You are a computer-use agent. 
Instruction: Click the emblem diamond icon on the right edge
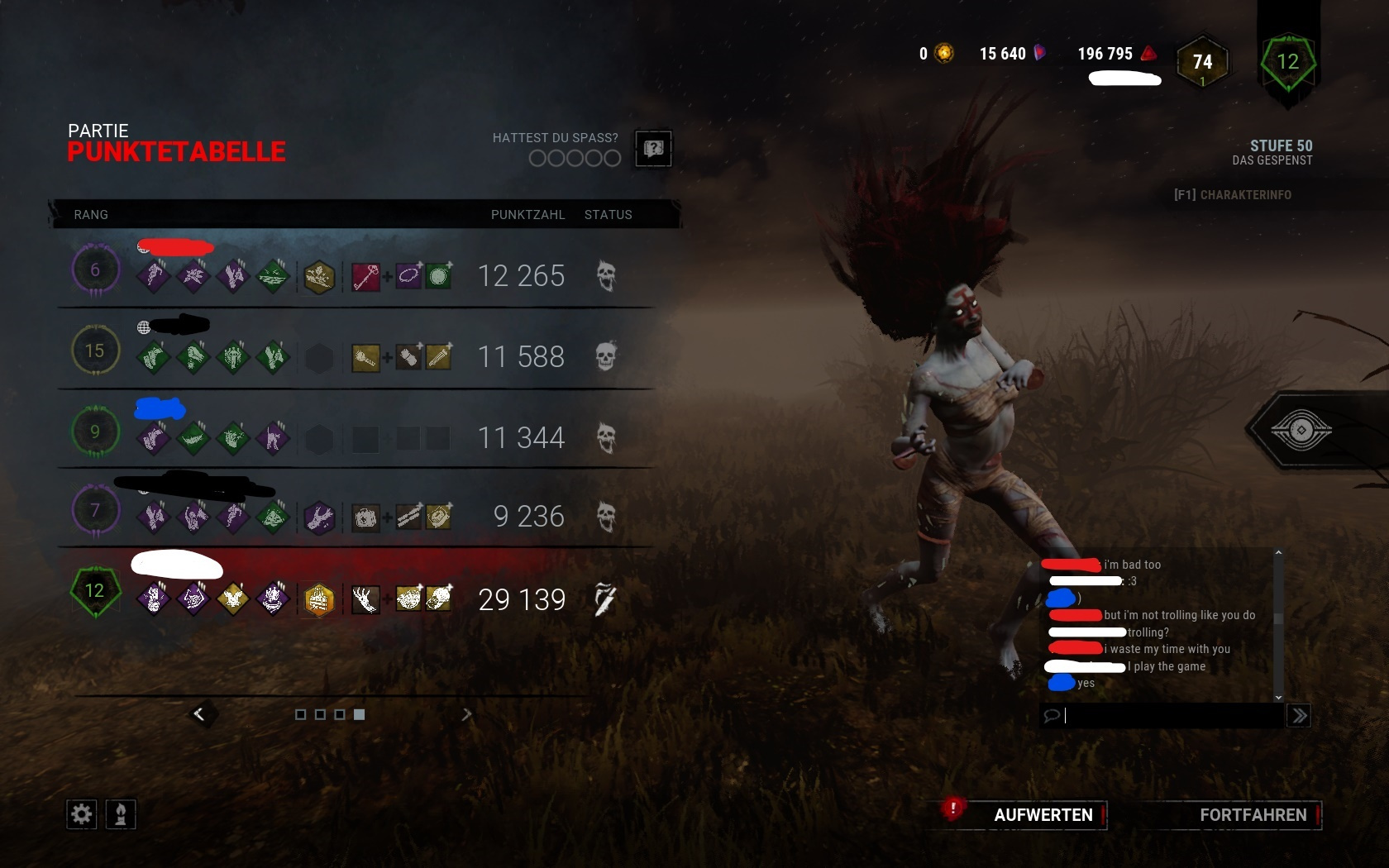[x=1301, y=431]
